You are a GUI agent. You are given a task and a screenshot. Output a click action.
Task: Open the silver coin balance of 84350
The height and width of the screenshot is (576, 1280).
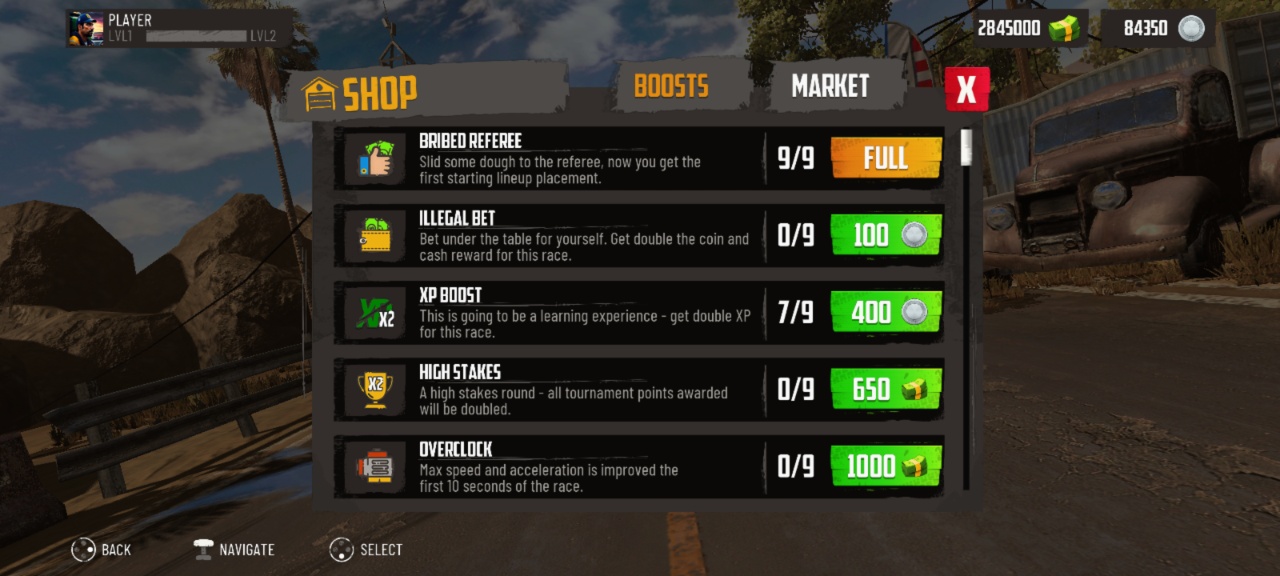[x=1158, y=28]
